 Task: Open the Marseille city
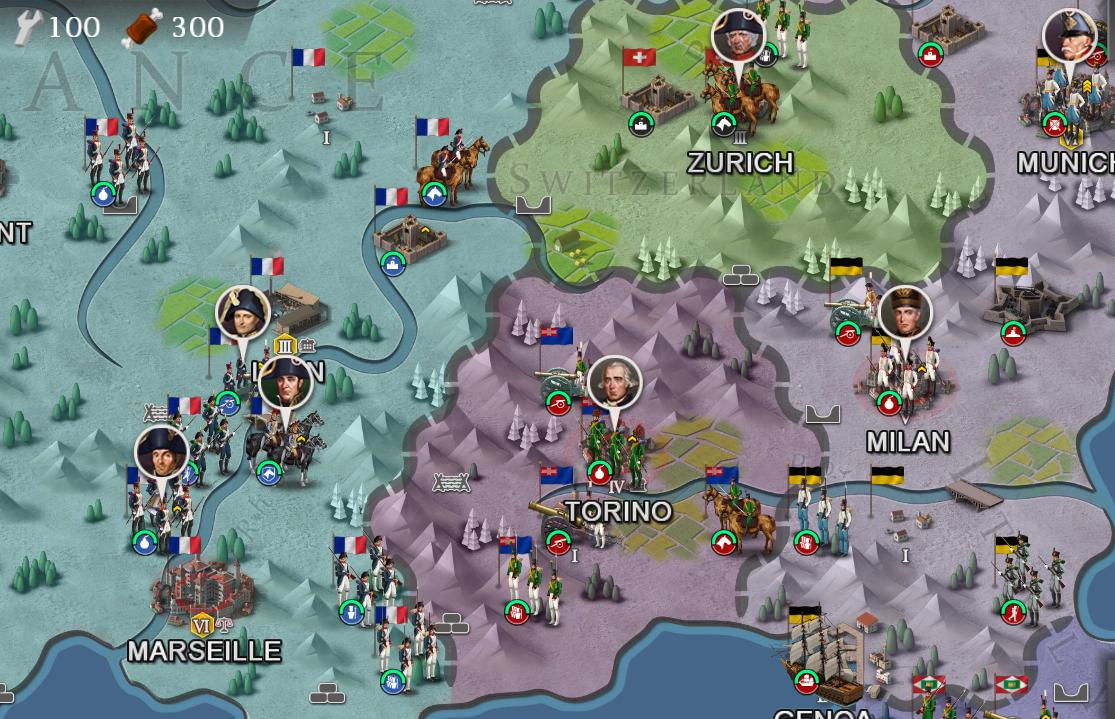pyautogui.click(x=202, y=590)
